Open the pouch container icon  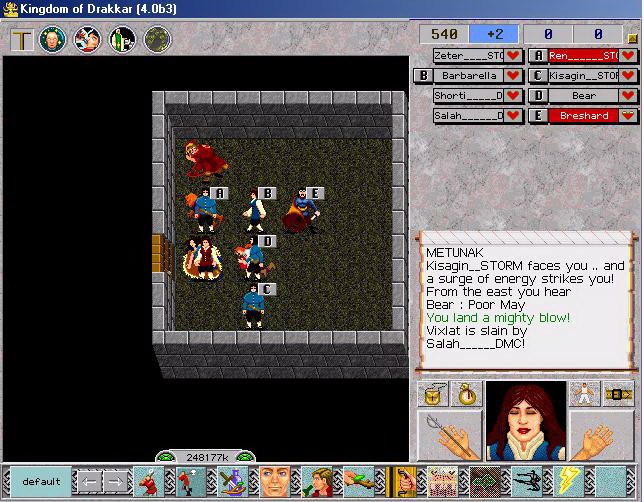(434, 393)
